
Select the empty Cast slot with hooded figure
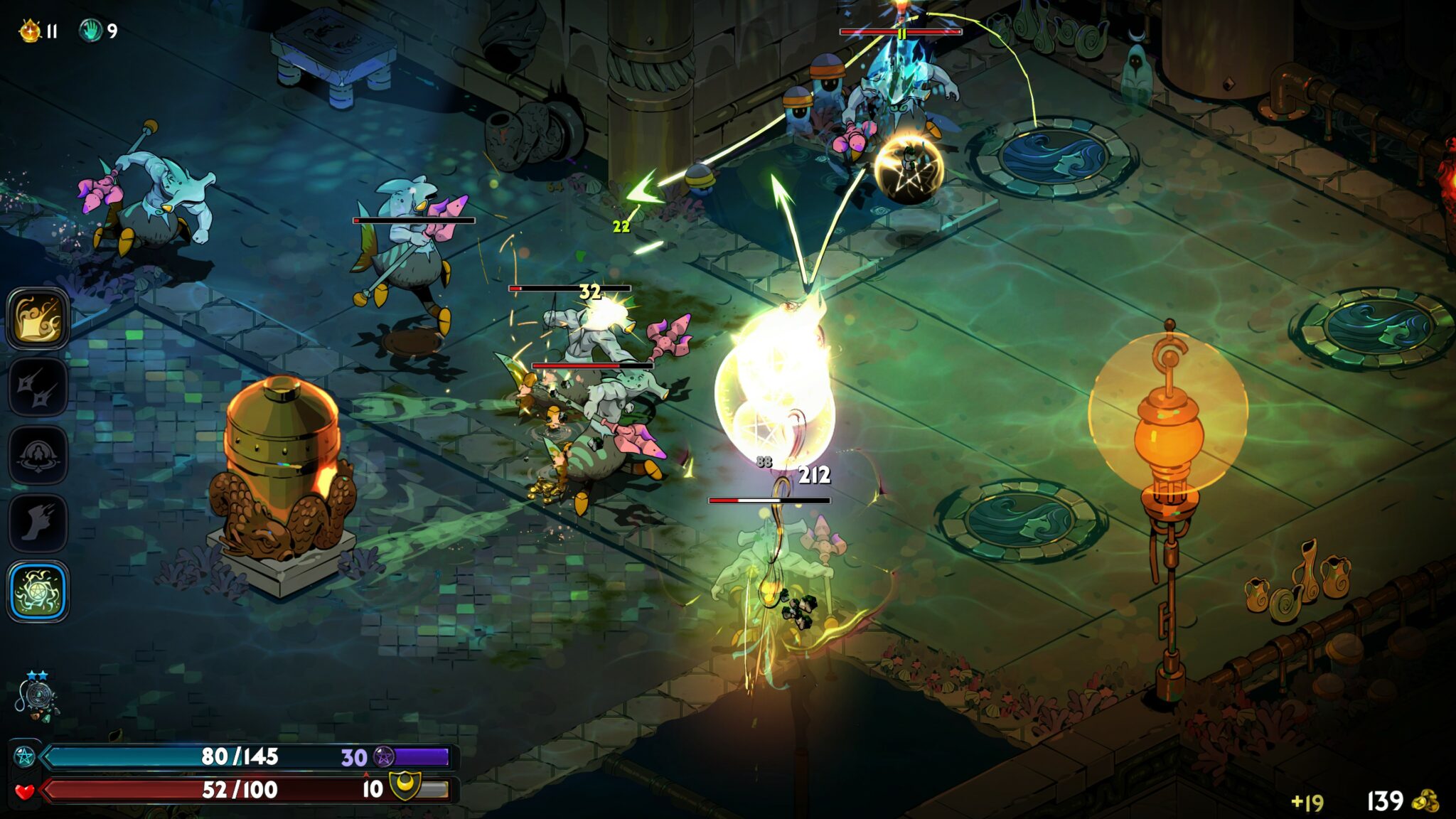point(38,455)
